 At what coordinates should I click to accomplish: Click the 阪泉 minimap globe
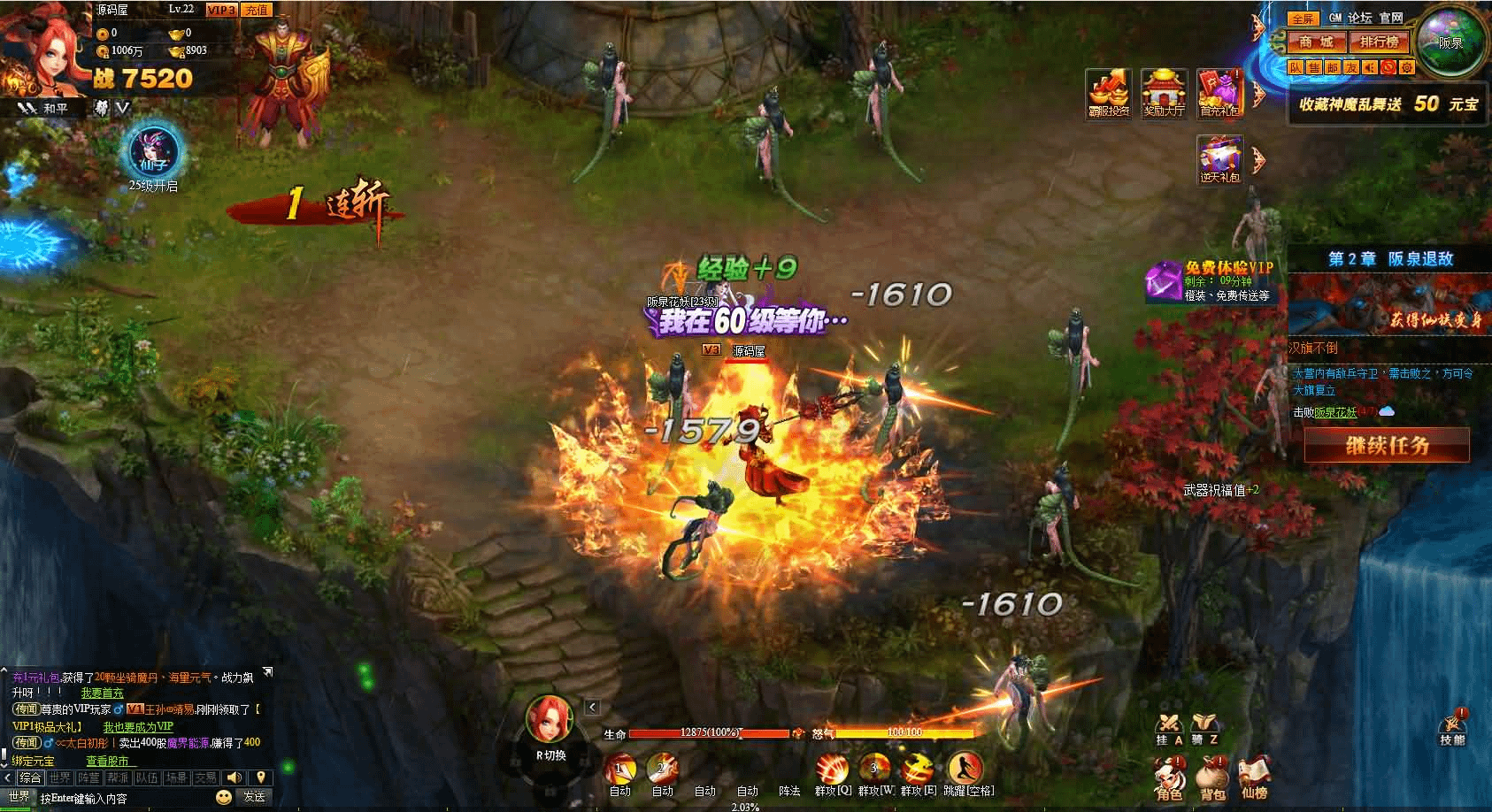click(x=1450, y=41)
